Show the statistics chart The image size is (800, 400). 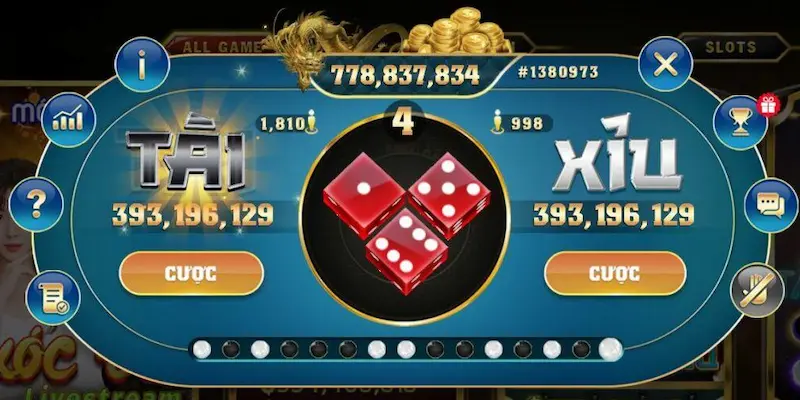tap(69, 121)
